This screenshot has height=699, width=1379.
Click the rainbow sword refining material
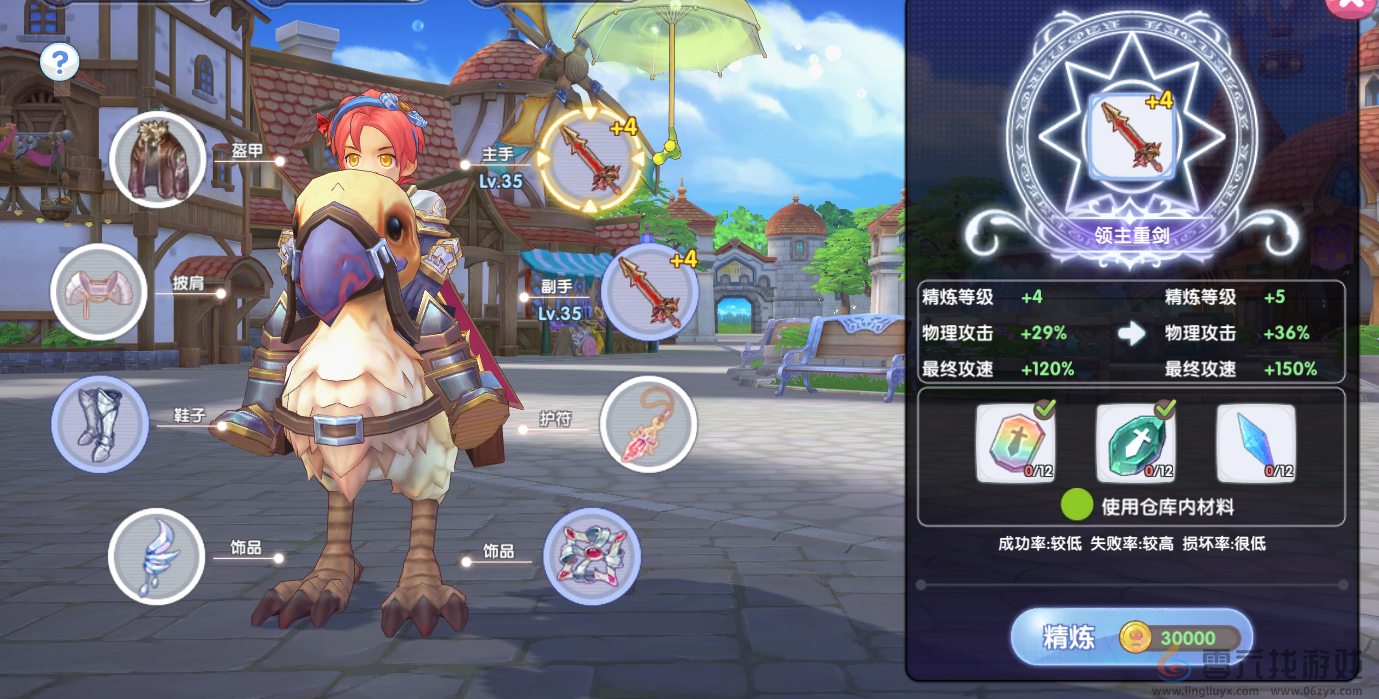[1014, 444]
